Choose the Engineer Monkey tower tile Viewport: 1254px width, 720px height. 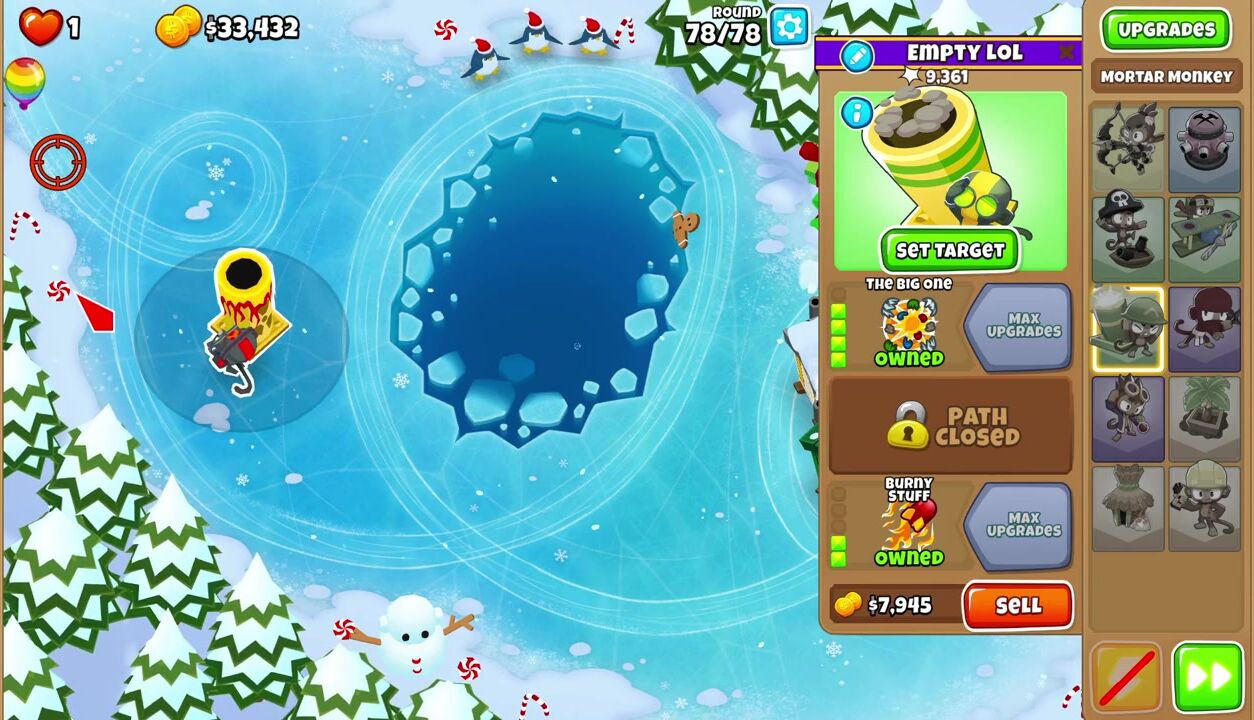[x=1204, y=508]
